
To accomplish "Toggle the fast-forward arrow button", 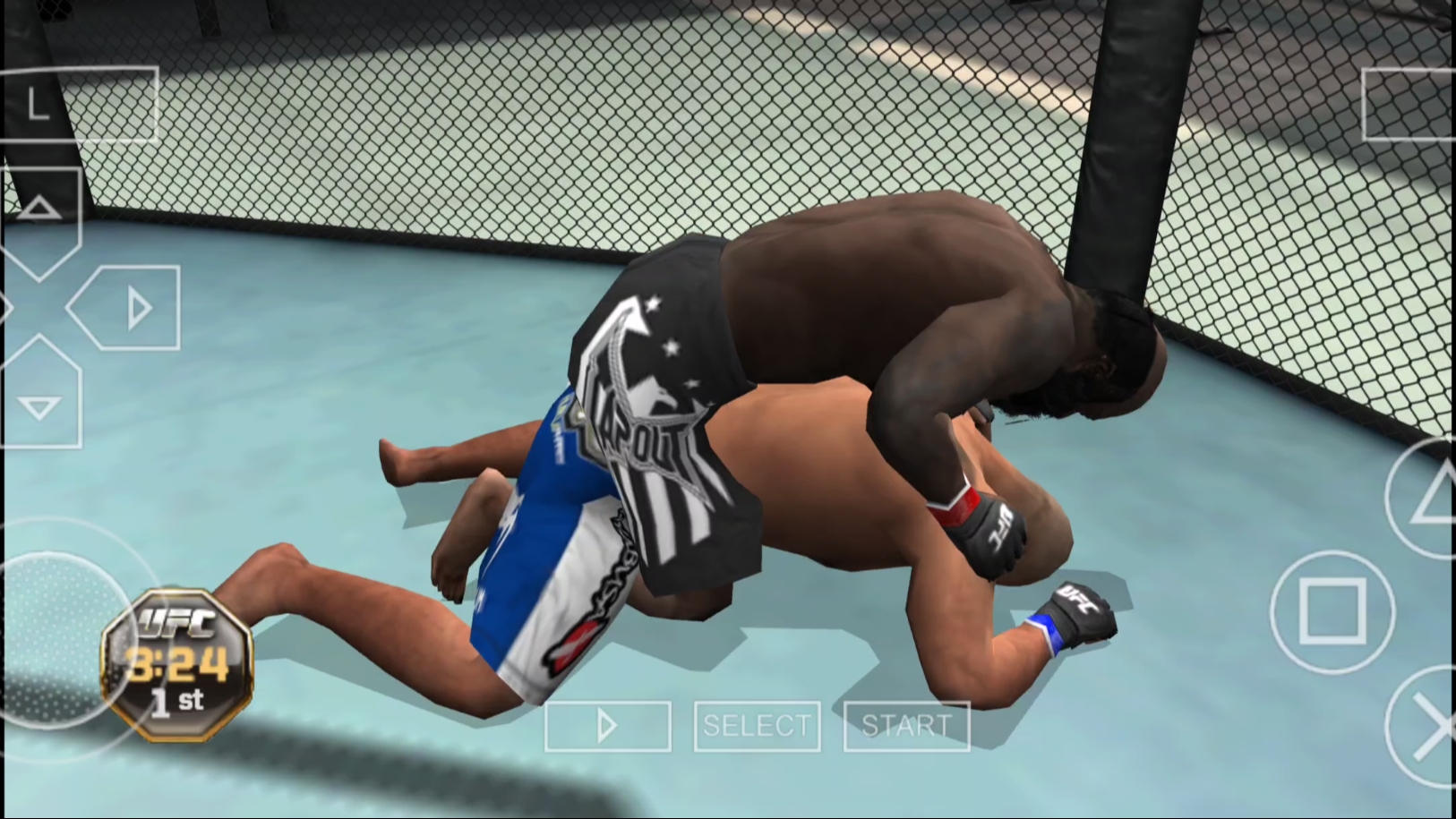I will point(608,726).
